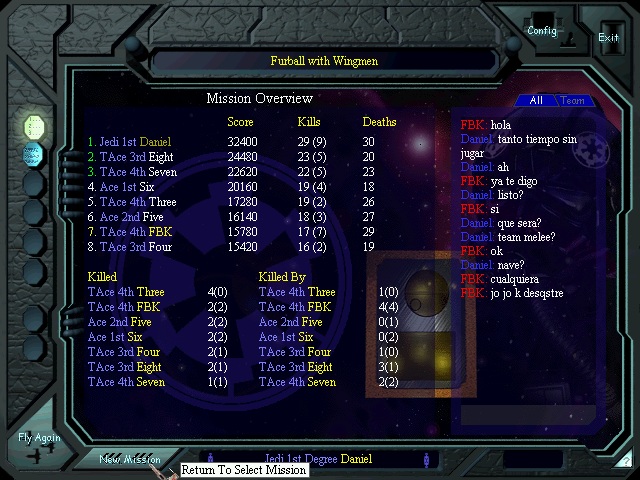
Task: Switch chat to the All tab
Action: [536, 101]
